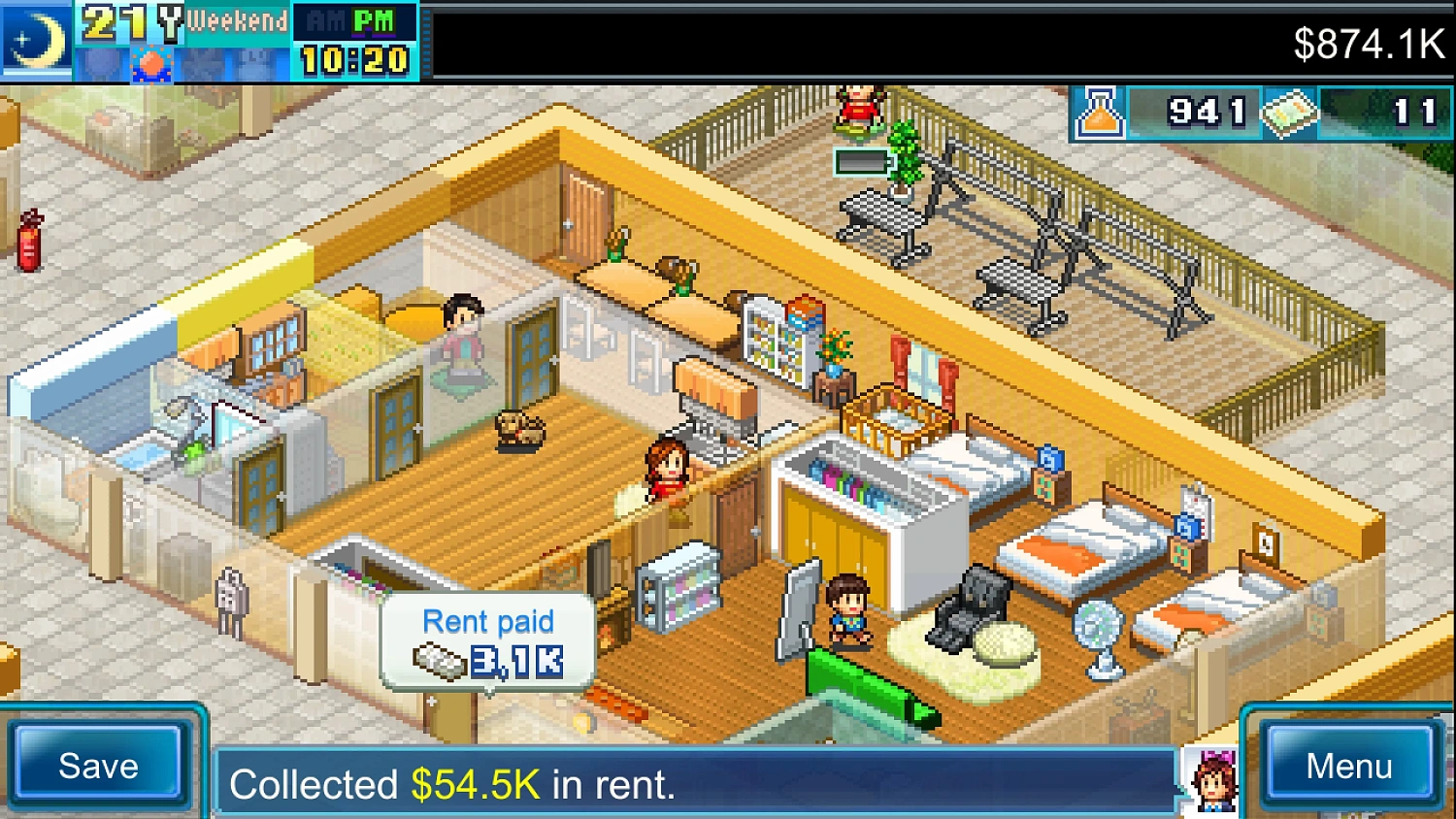Viewport: 1456px width, 819px height.
Task: Open the Menu
Action: tap(1347, 767)
